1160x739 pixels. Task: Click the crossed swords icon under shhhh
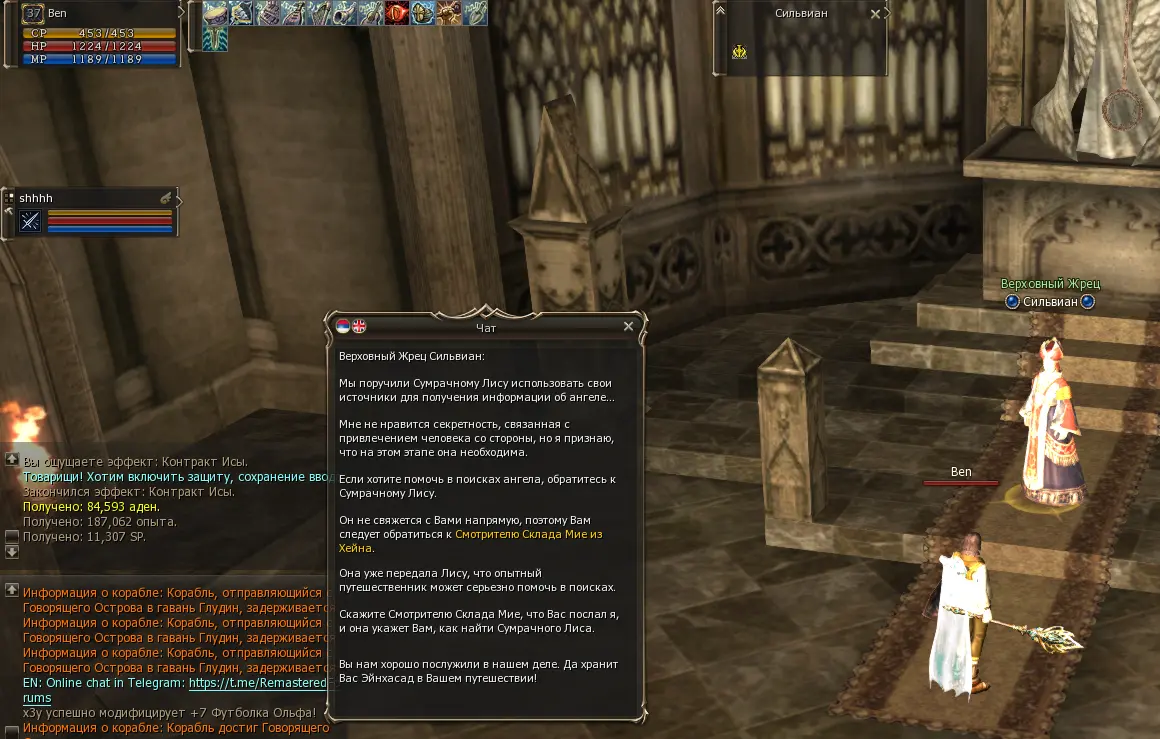tap(30, 221)
